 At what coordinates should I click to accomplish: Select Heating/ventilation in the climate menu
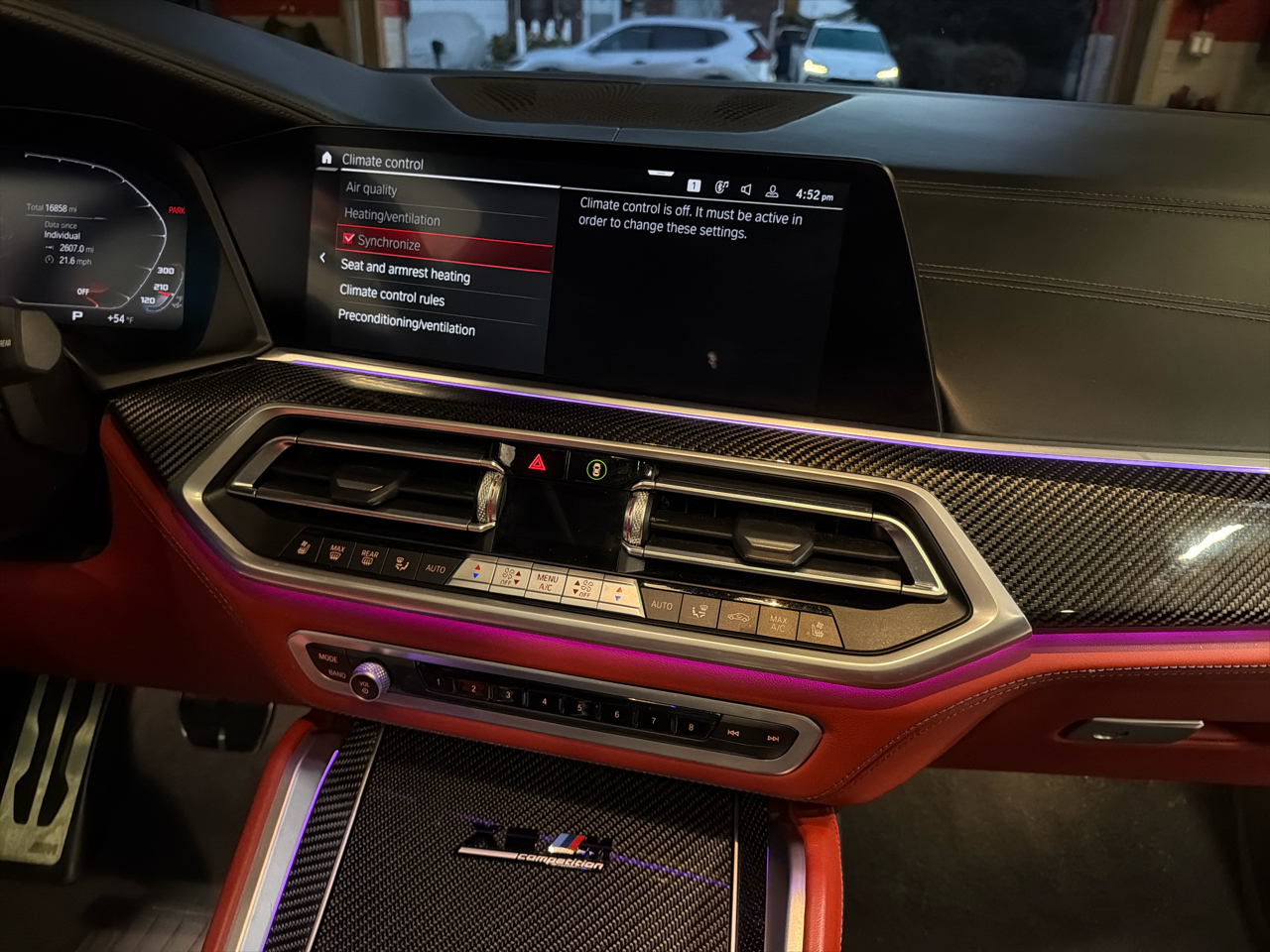click(x=392, y=217)
